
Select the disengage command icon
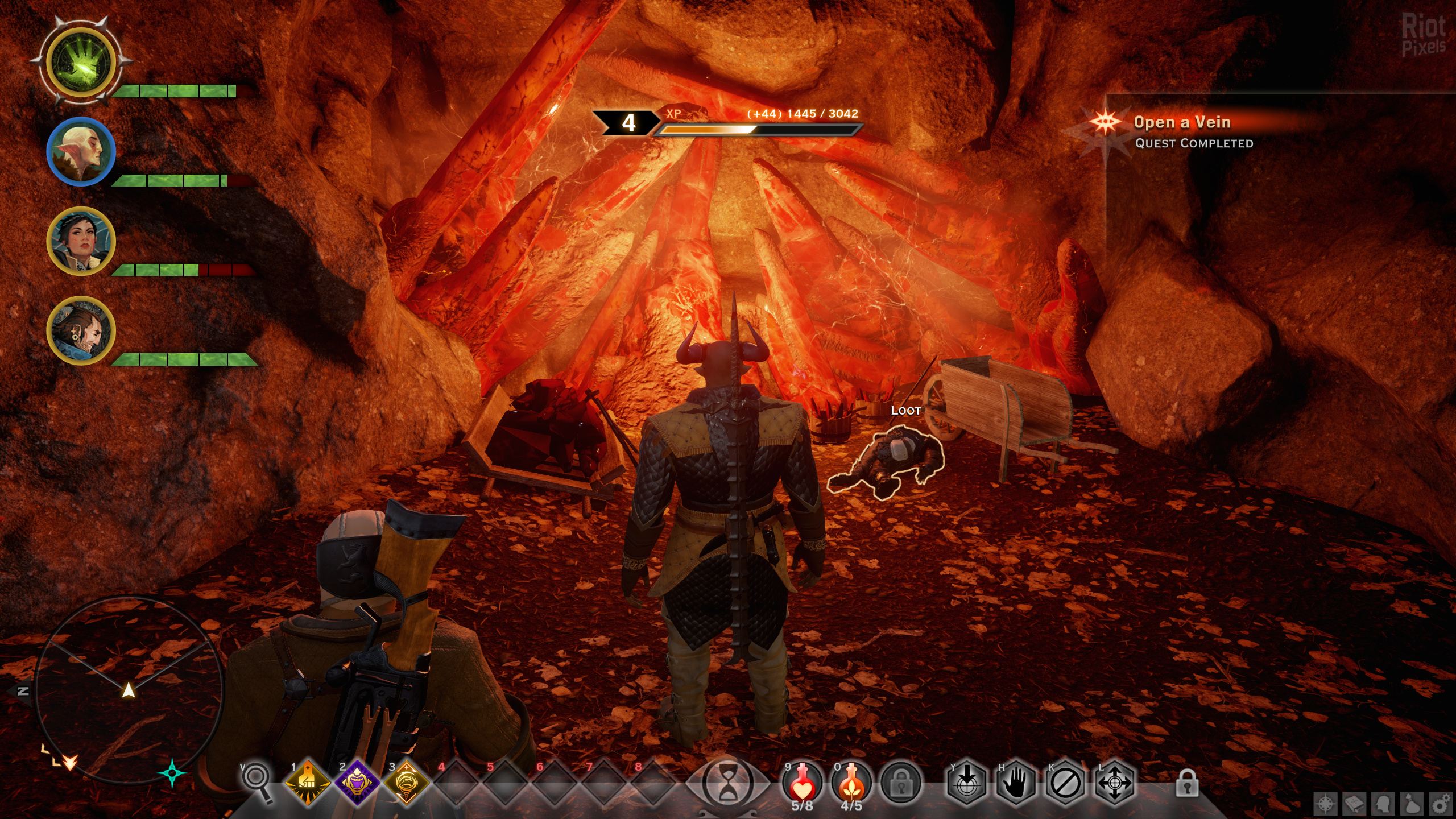tap(1065, 783)
